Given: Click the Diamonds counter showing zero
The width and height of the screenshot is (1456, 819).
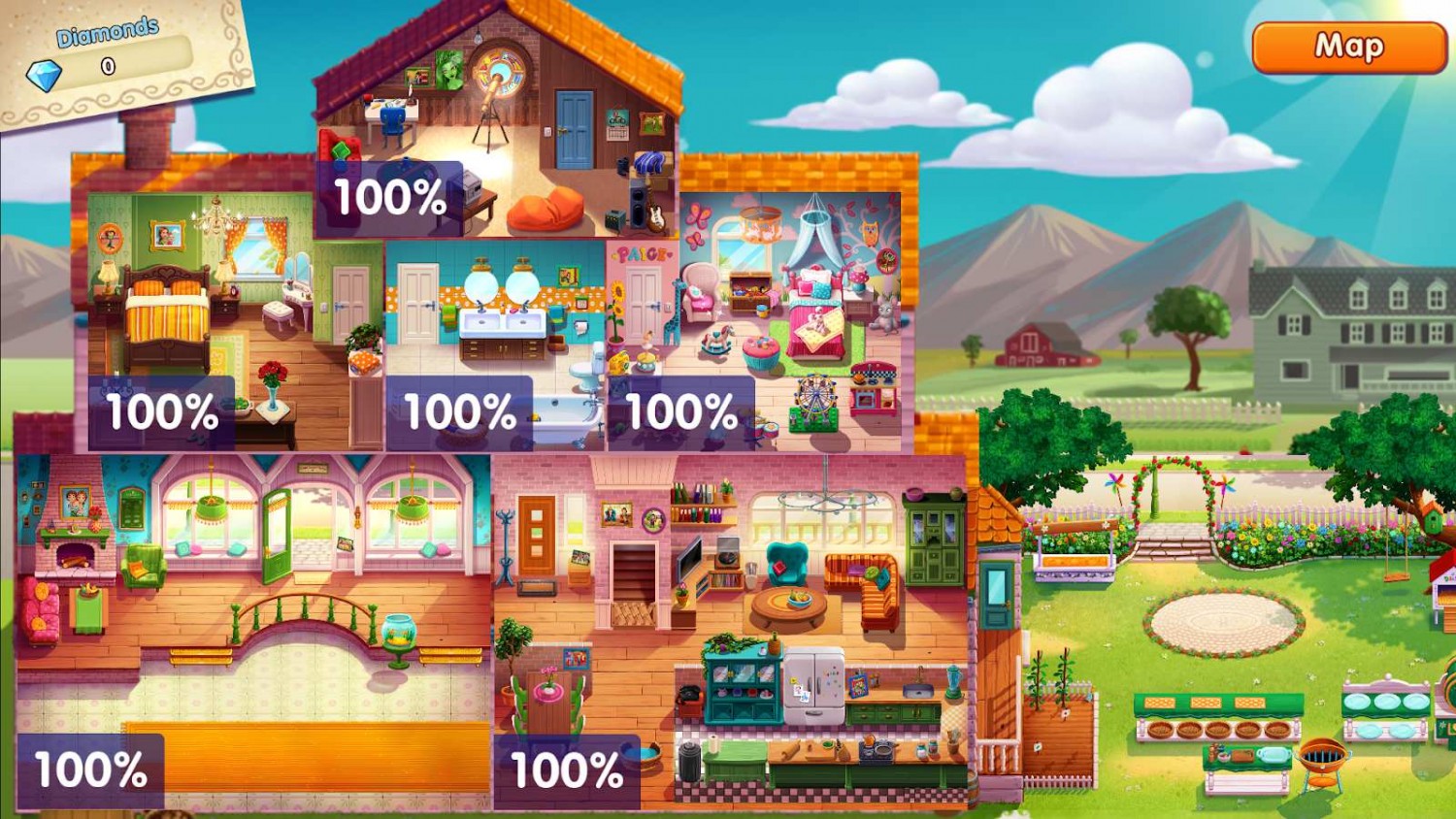Looking at the screenshot, I should tap(107, 66).
